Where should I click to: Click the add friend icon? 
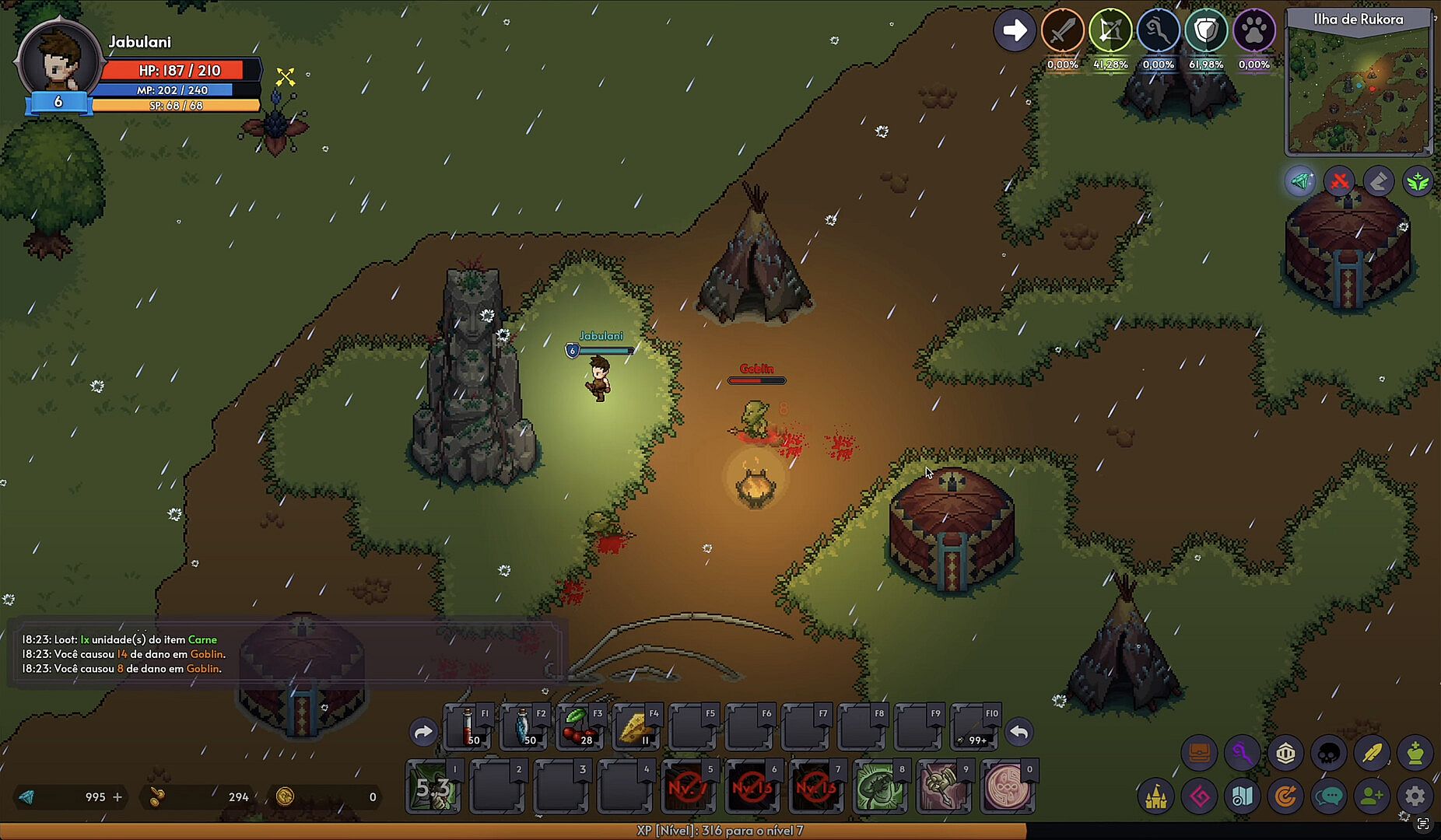click(x=1372, y=796)
